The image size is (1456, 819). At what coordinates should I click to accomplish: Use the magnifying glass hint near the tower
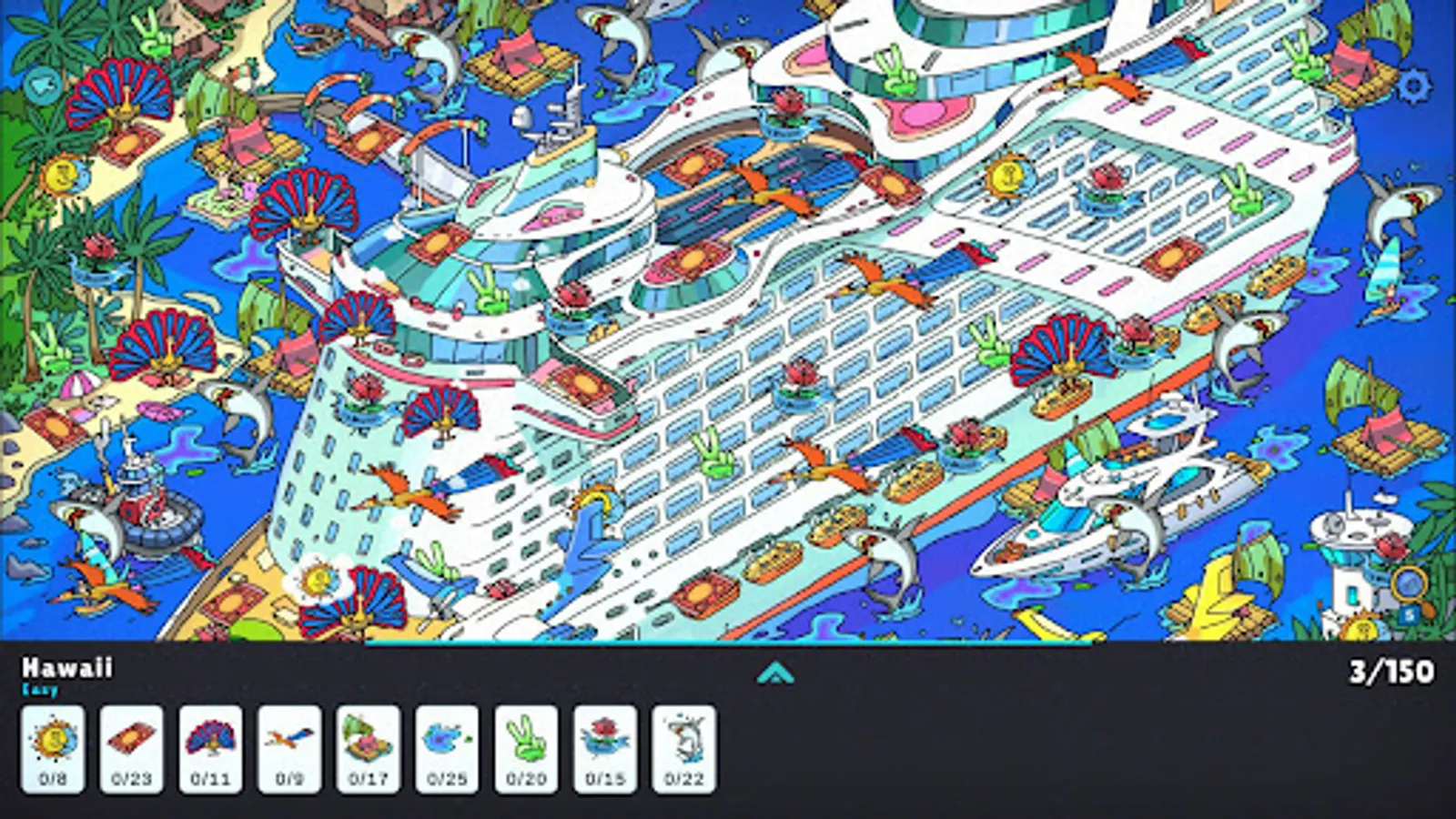pos(1408,584)
